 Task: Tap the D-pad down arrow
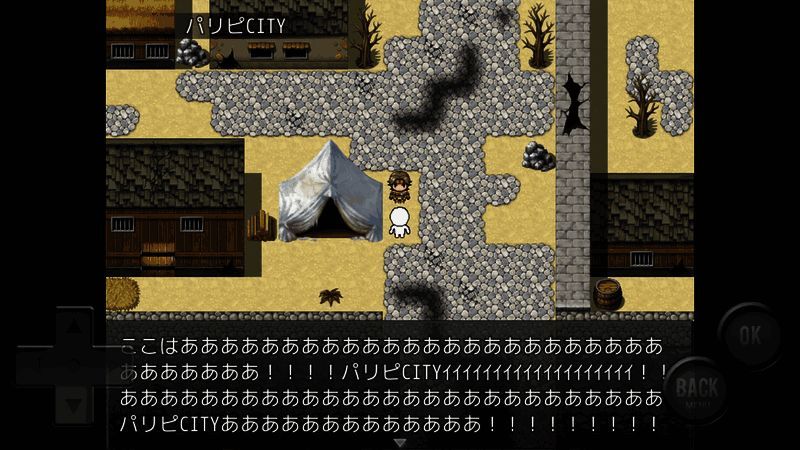(x=73, y=403)
